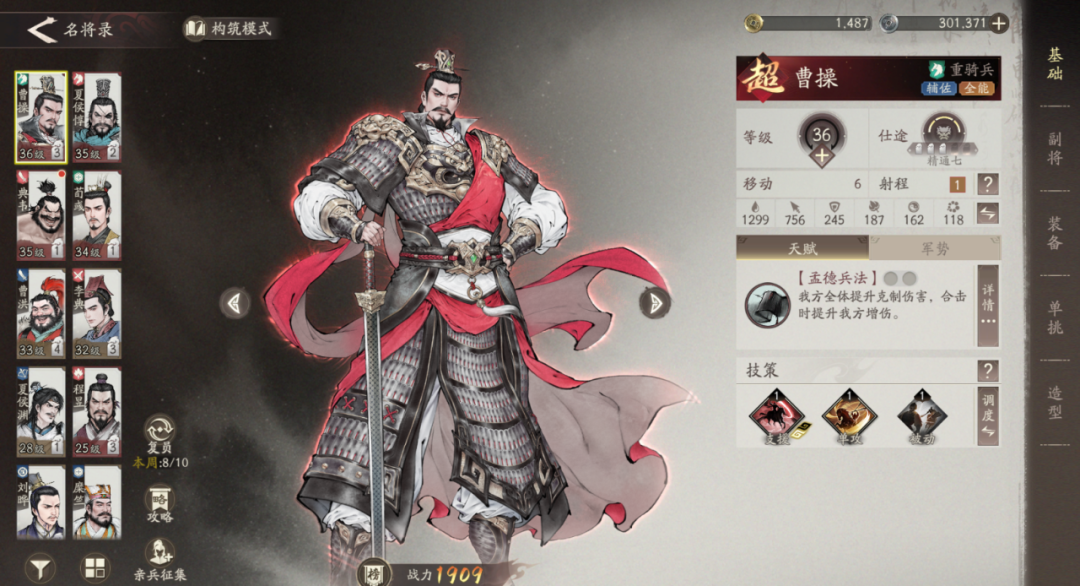Image resolution: width=1080 pixels, height=586 pixels.
Task: Show the previous hero with left arrow
Action: tap(235, 302)
